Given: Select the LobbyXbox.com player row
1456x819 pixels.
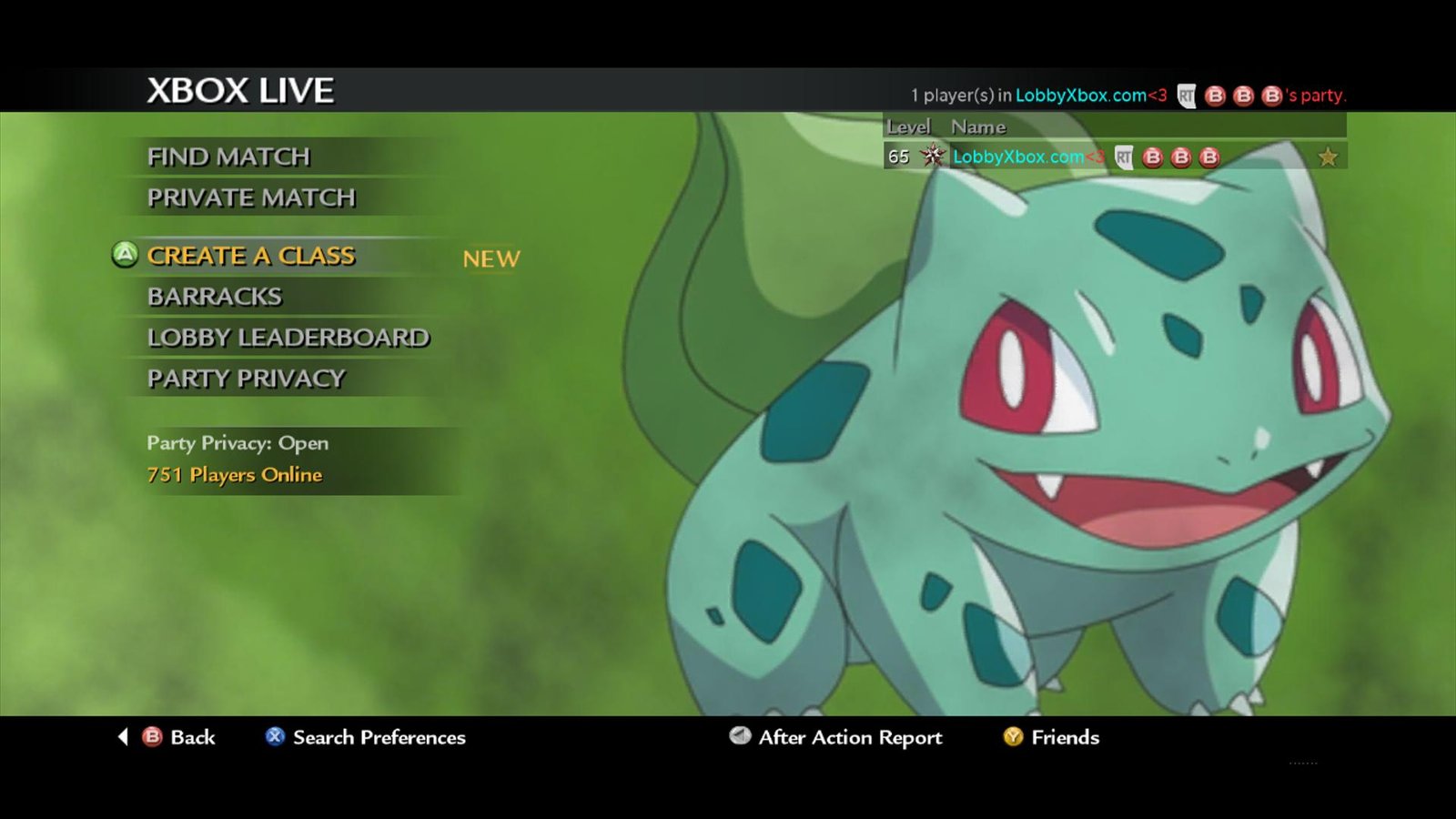Looking at the screenshot, I should 1114,157.
